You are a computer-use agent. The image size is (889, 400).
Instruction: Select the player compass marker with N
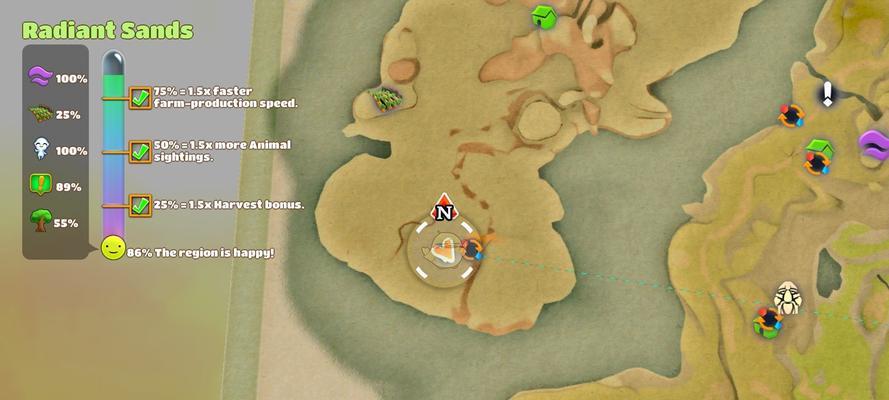443,209
